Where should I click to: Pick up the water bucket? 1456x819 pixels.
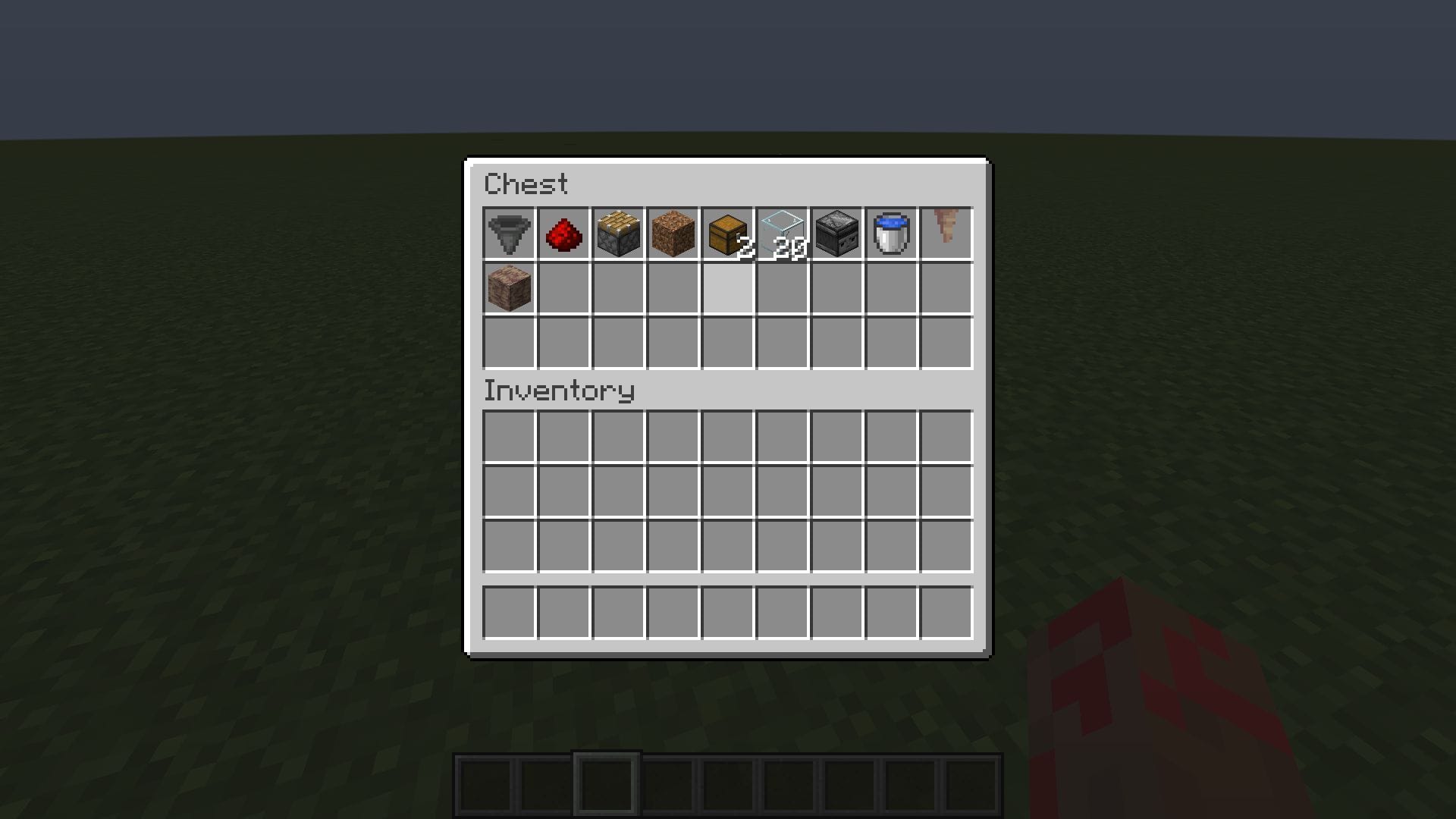point(890,233)
